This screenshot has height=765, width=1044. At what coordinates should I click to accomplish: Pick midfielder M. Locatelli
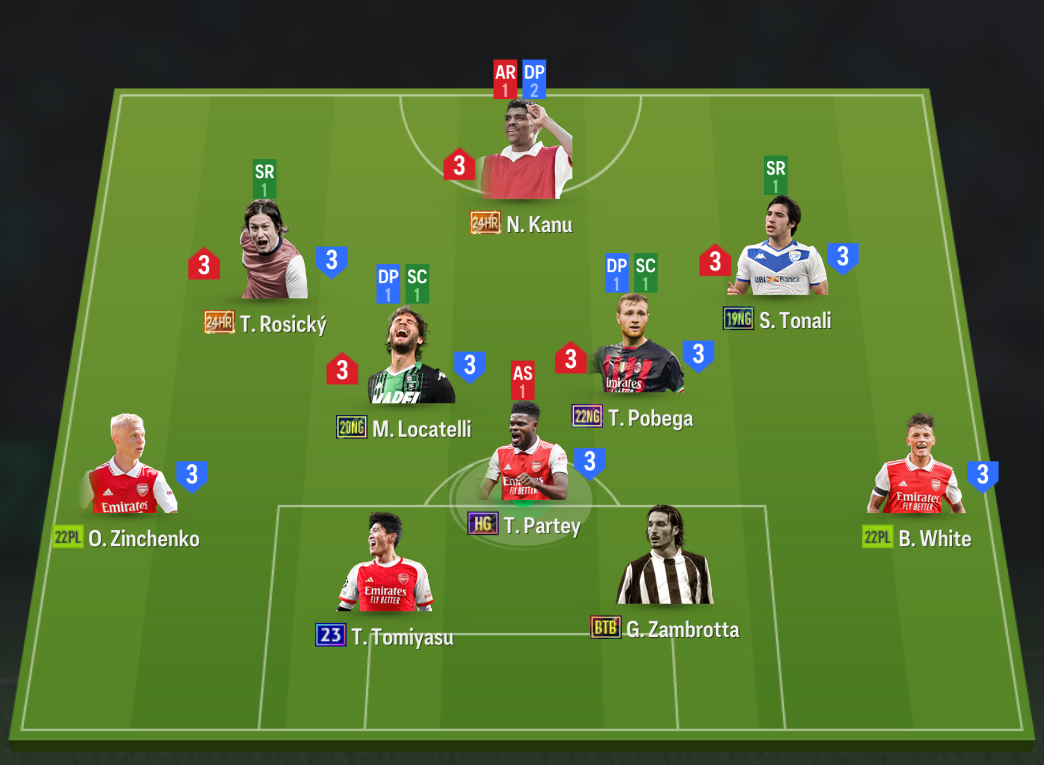coord(410,360)
